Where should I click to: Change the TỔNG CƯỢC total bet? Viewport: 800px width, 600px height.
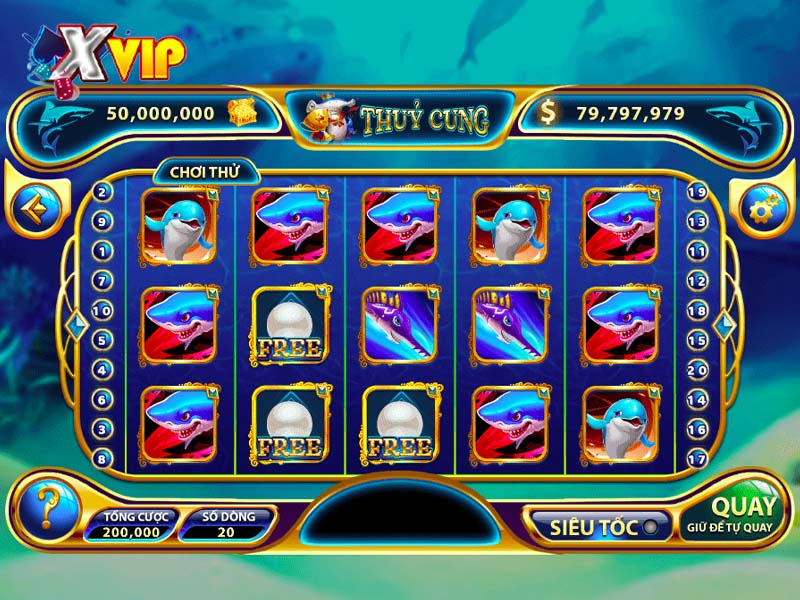coord(132,525)
